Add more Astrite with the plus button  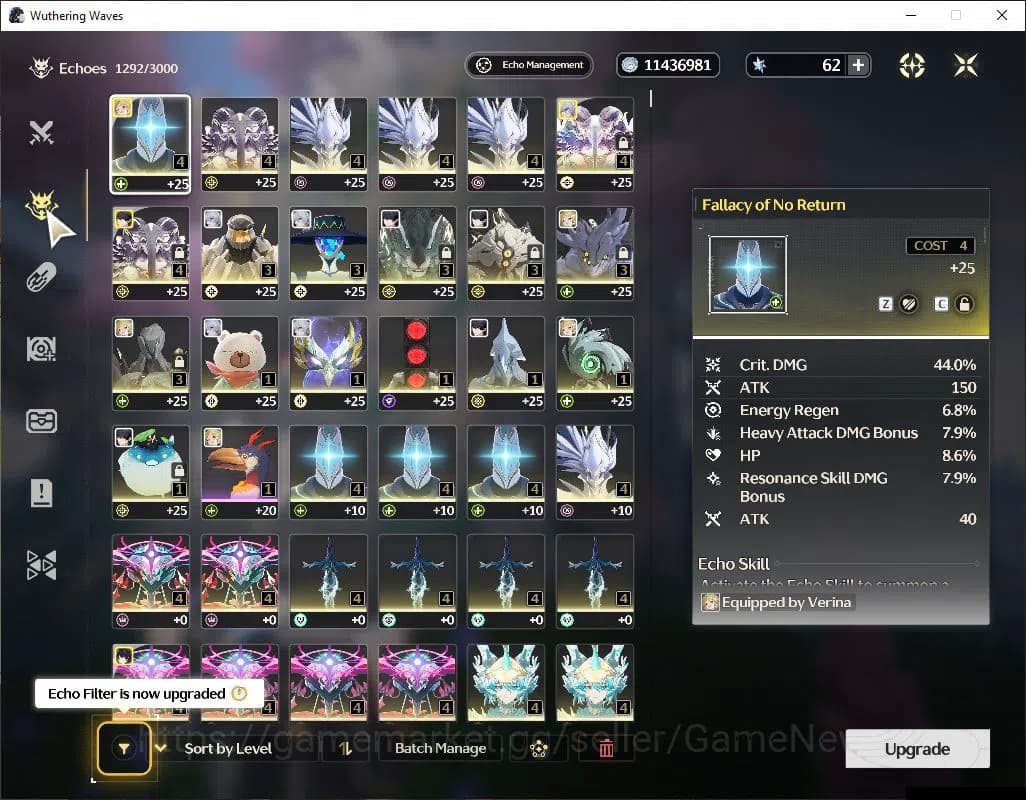(x=858, y=65)
